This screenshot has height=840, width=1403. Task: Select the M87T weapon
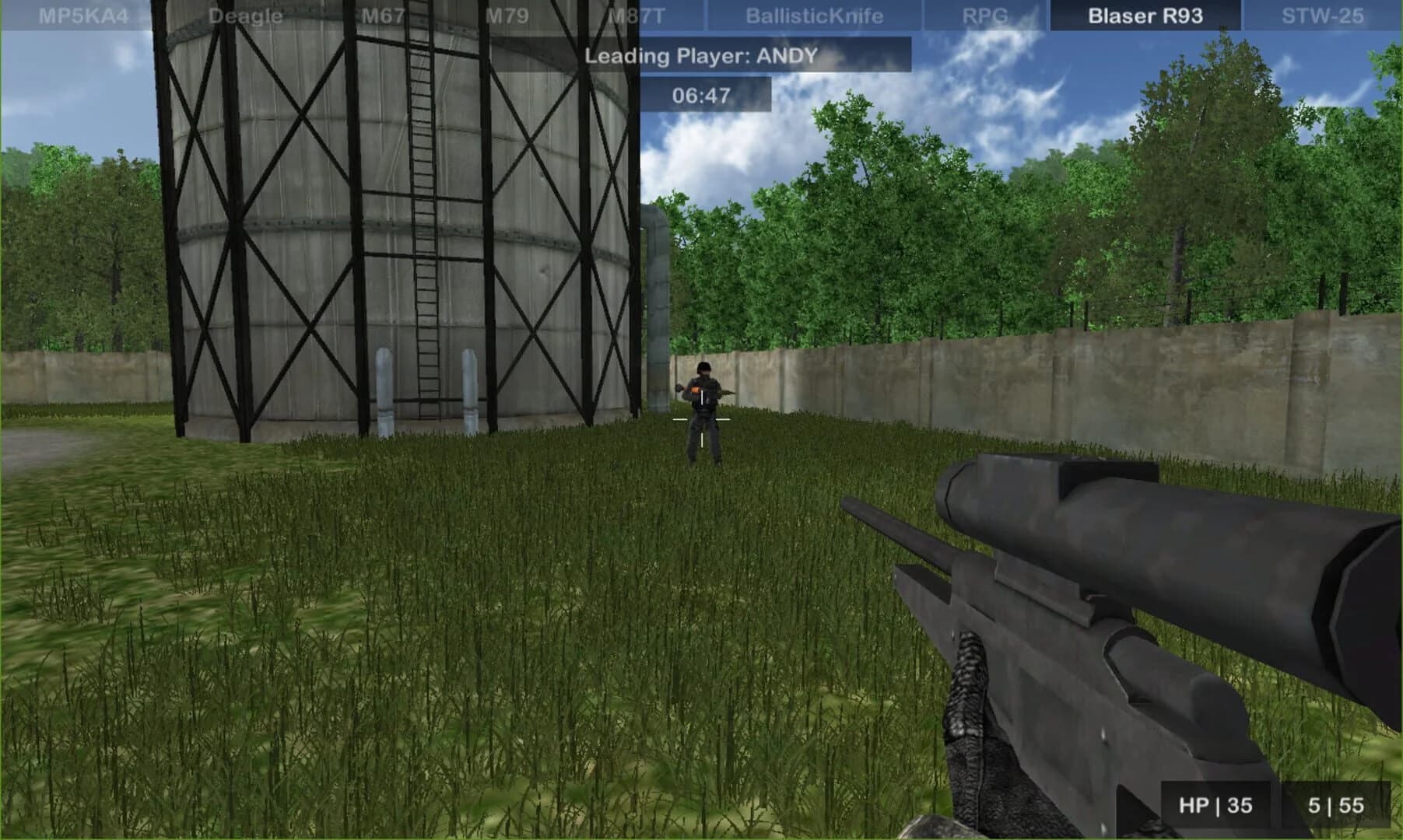coord(638,13)
